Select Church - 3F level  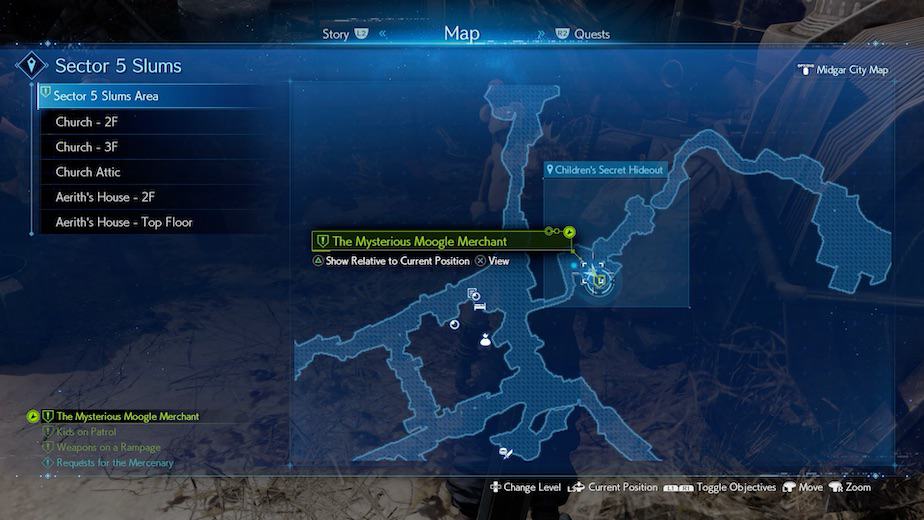pyautogui.click(x=87, y=147)
